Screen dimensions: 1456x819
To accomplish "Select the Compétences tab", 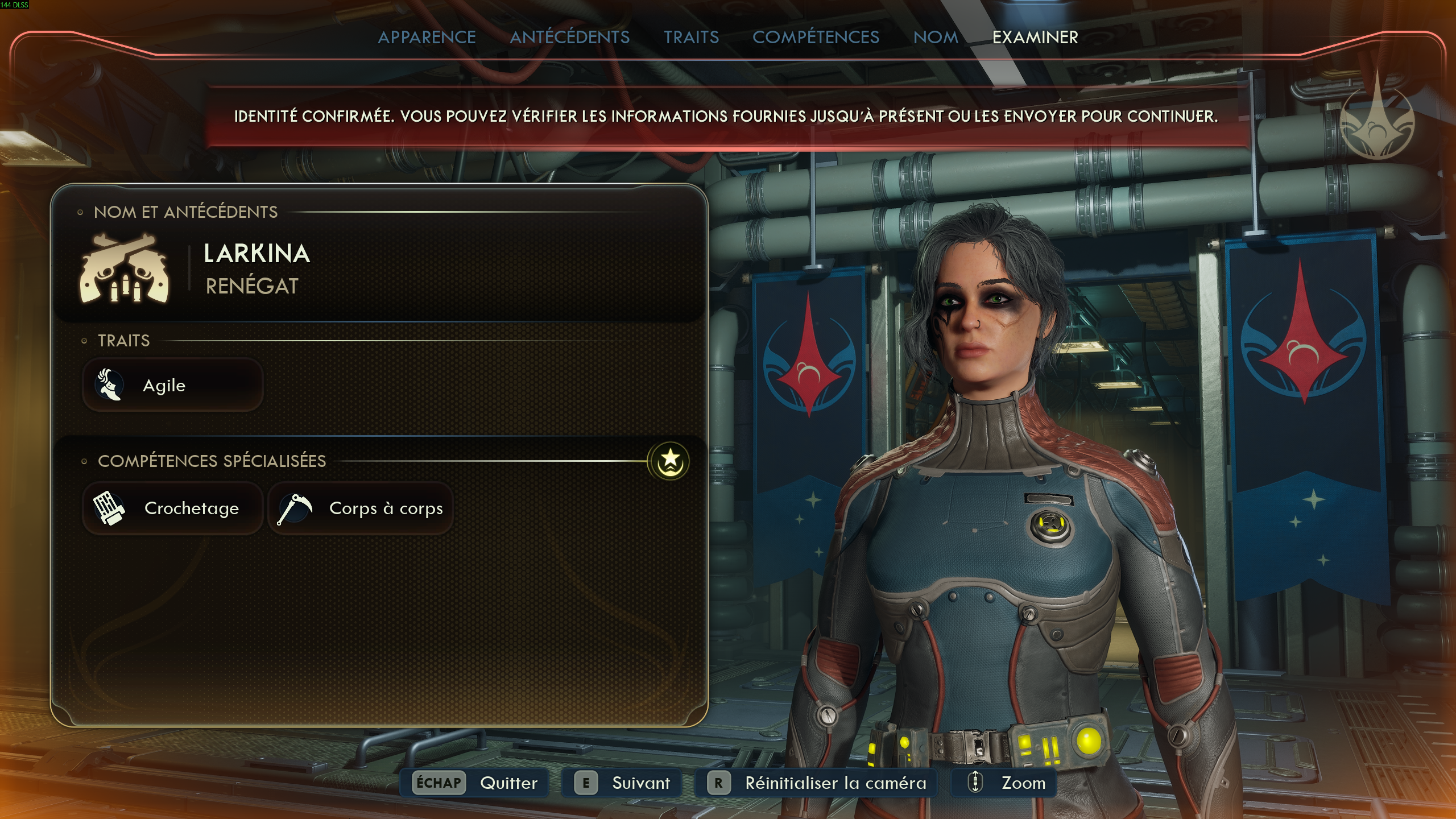I will coord(816,38).
